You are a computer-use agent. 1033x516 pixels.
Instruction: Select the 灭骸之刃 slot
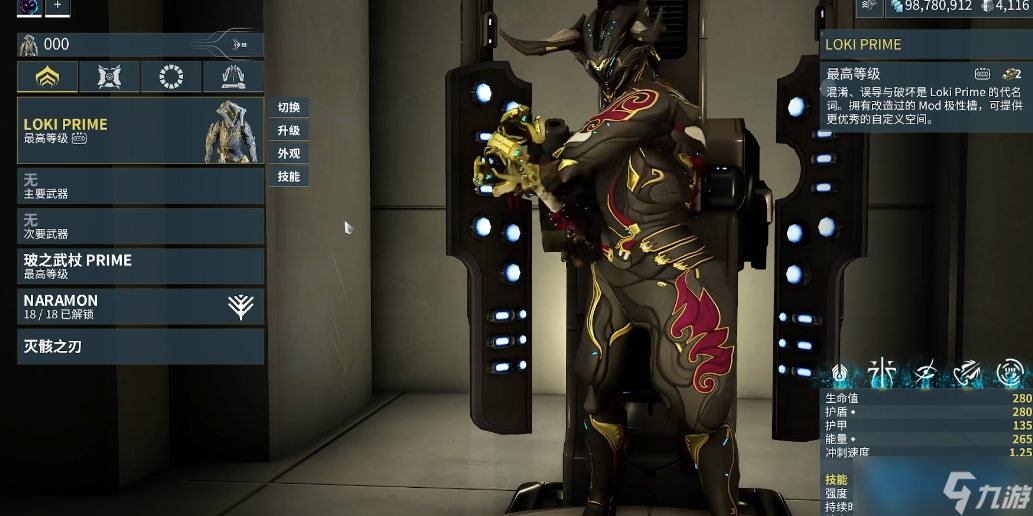click(140, 347)
